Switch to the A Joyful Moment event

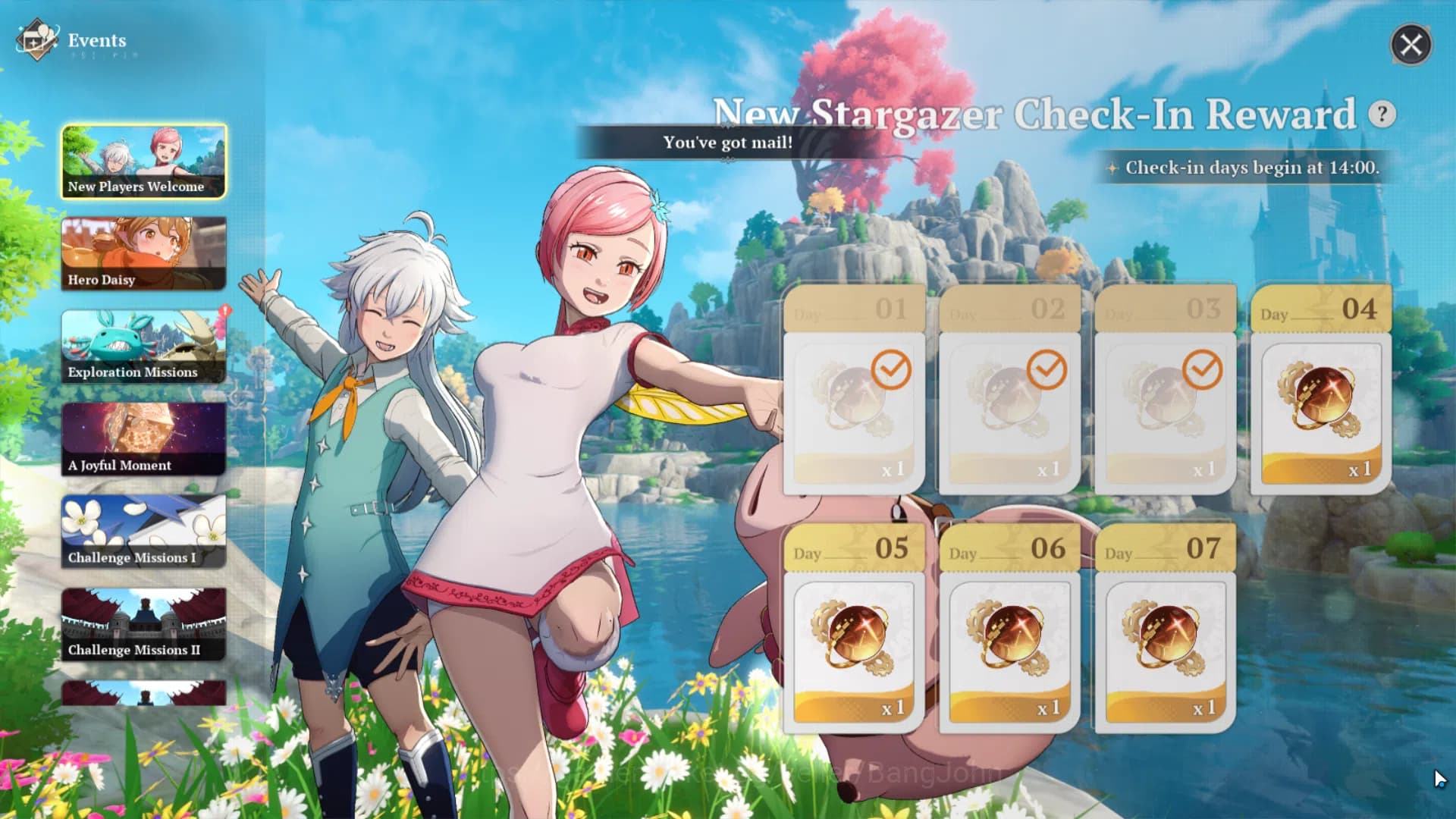click(x=144, y=438)
